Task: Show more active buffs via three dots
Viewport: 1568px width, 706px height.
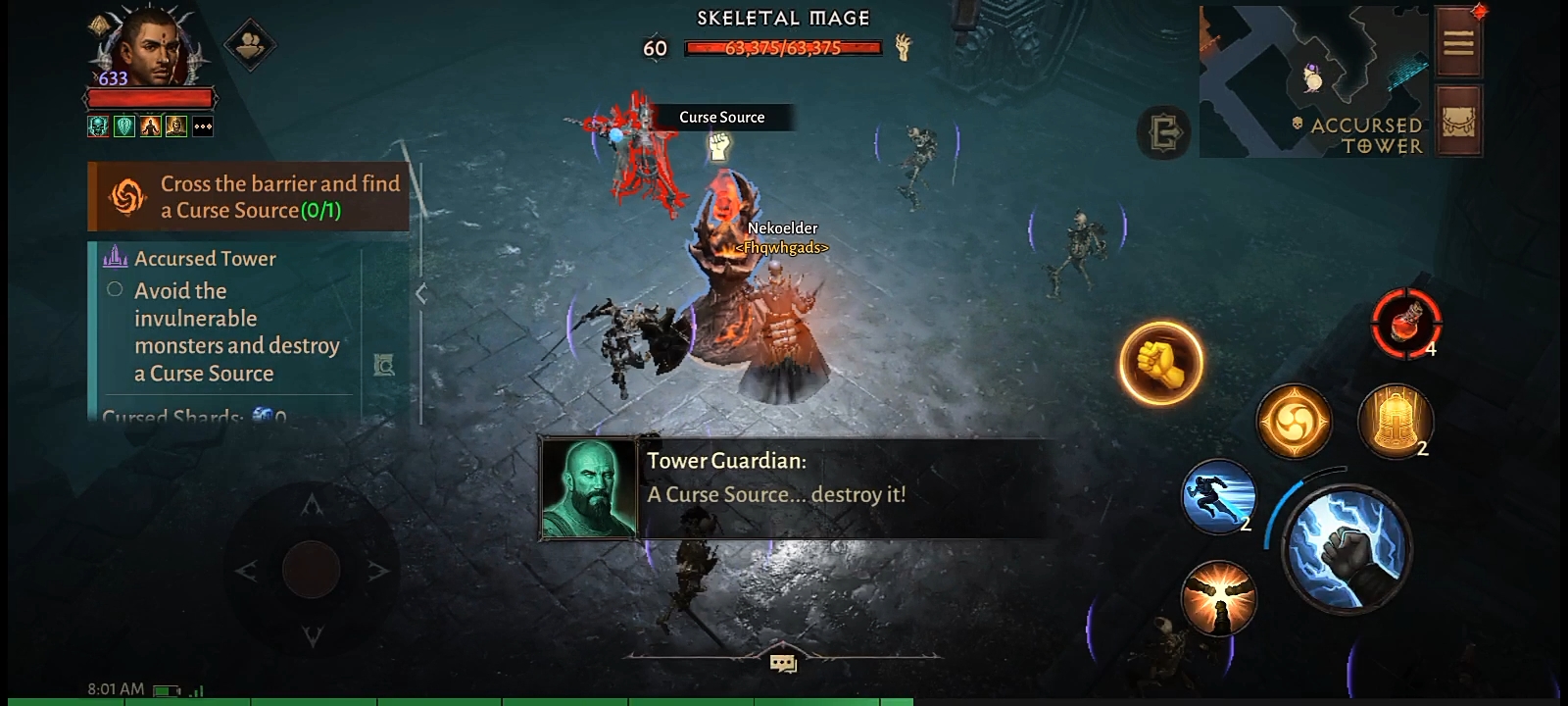Action: pyautogui.click(x=203, y=126)
